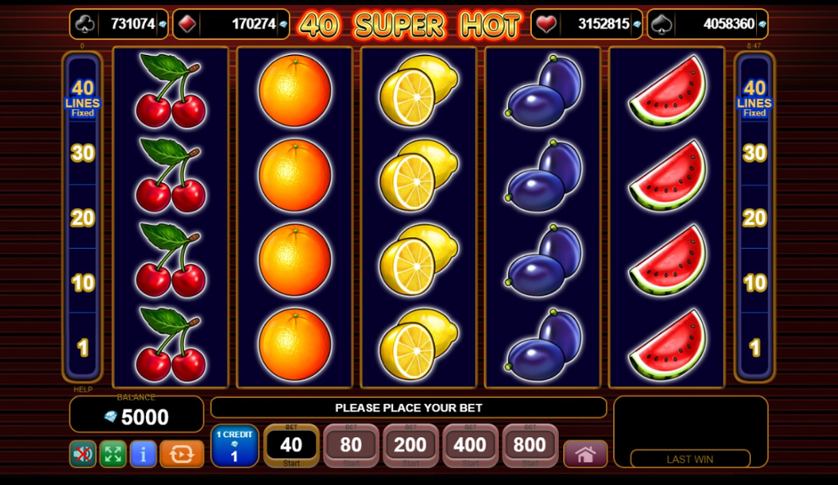Click the clubs jackpot counter

[119, 23]
